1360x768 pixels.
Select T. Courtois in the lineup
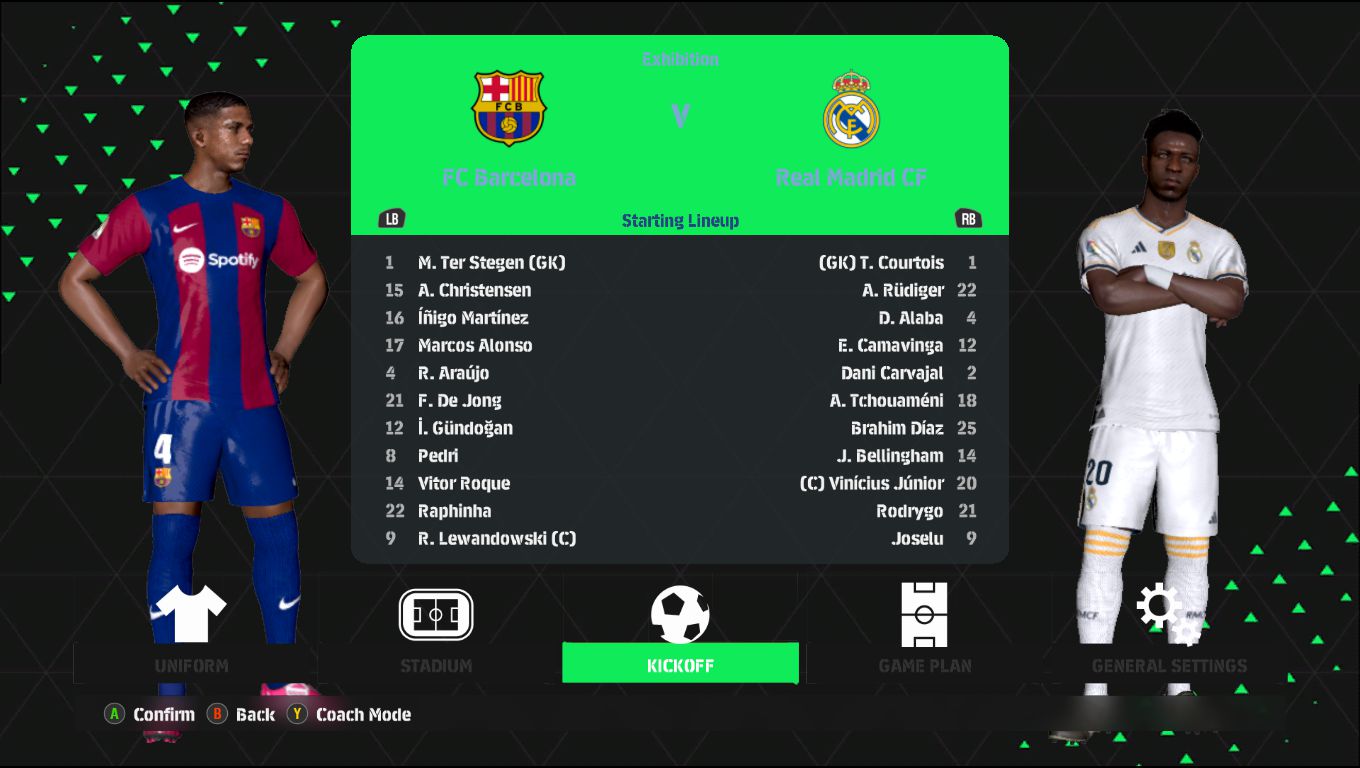pos(881,263)
